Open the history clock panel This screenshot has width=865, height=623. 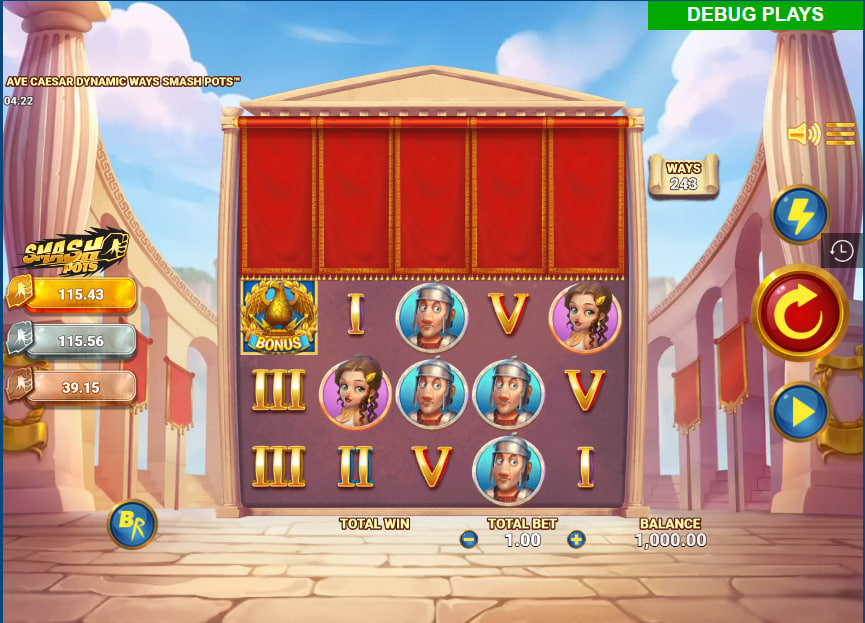click(842, 250)
